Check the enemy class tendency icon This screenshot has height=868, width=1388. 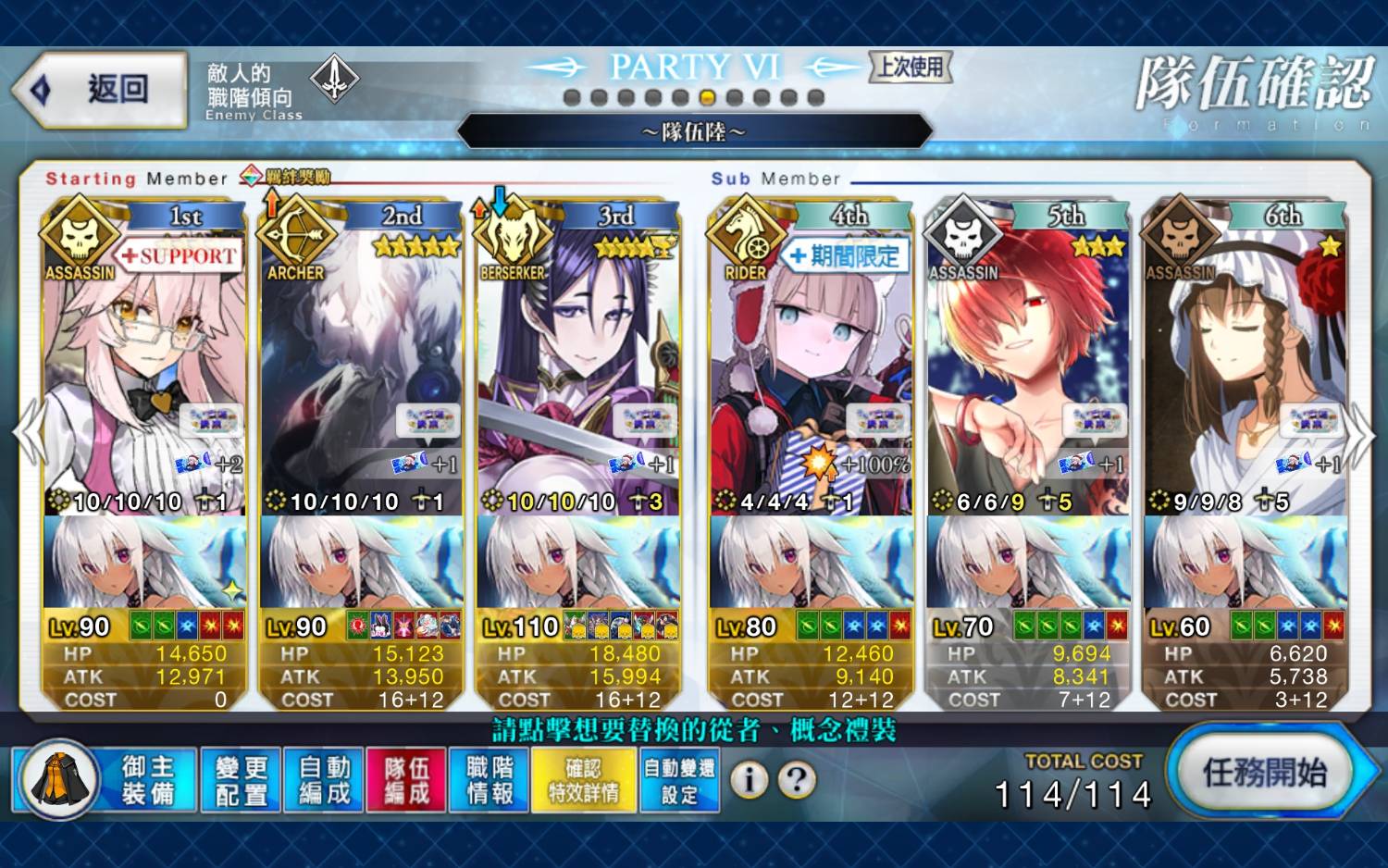(x=334, y=80)
